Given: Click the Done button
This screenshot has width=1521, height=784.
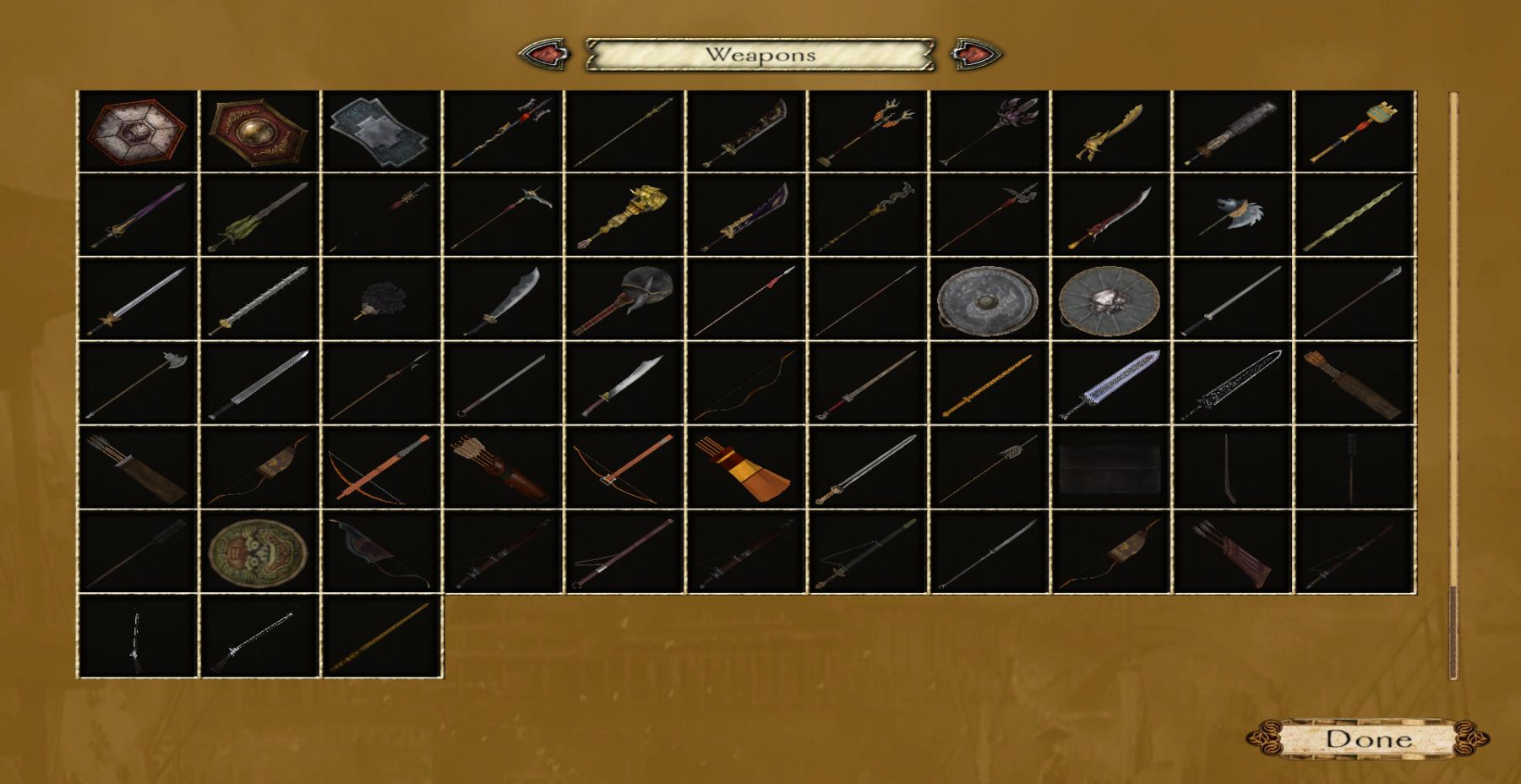Looking at the screenshot, I should point(1368,739).
